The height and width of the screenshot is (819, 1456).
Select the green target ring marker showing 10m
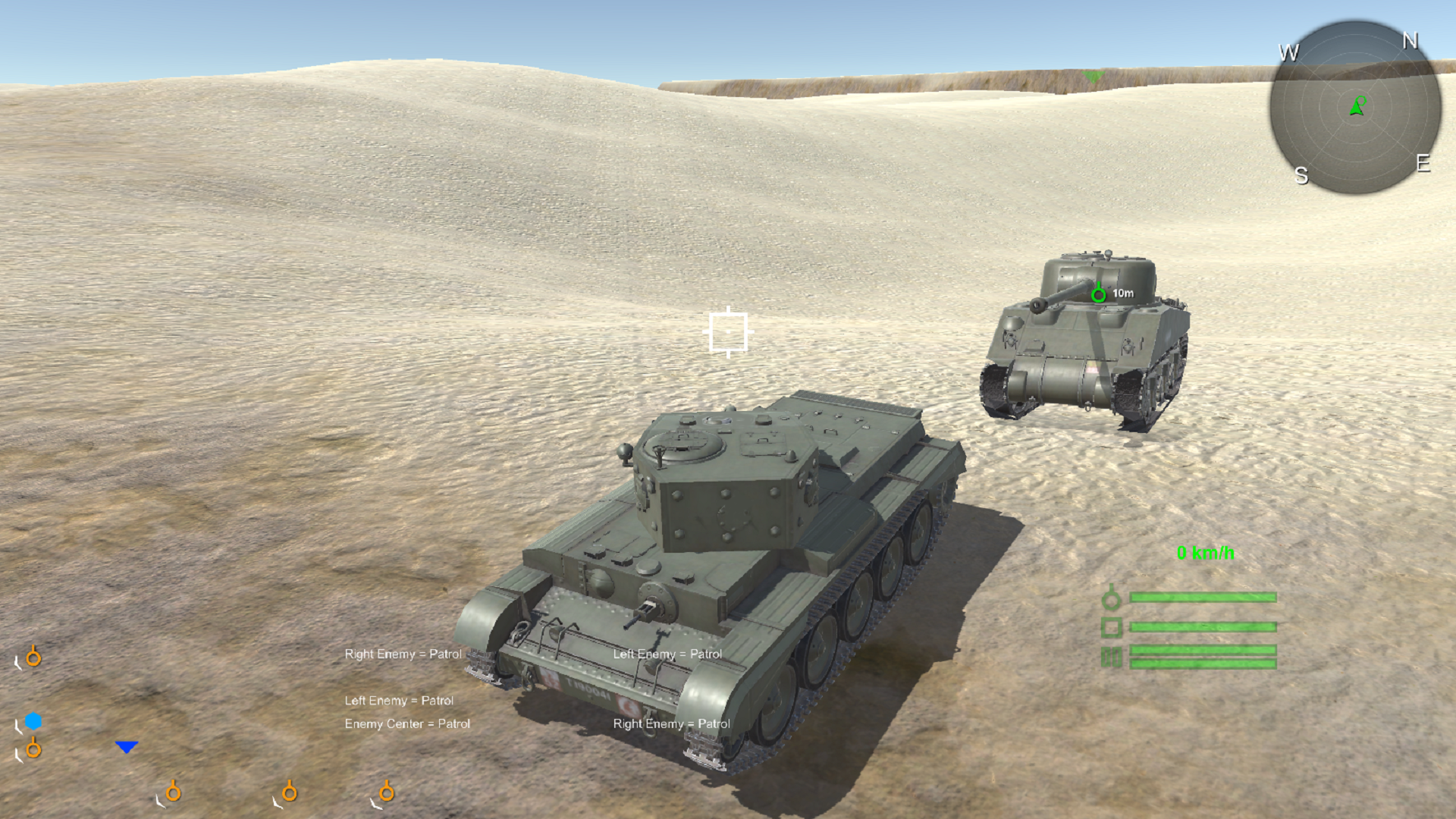click(x=1099, y=294)
